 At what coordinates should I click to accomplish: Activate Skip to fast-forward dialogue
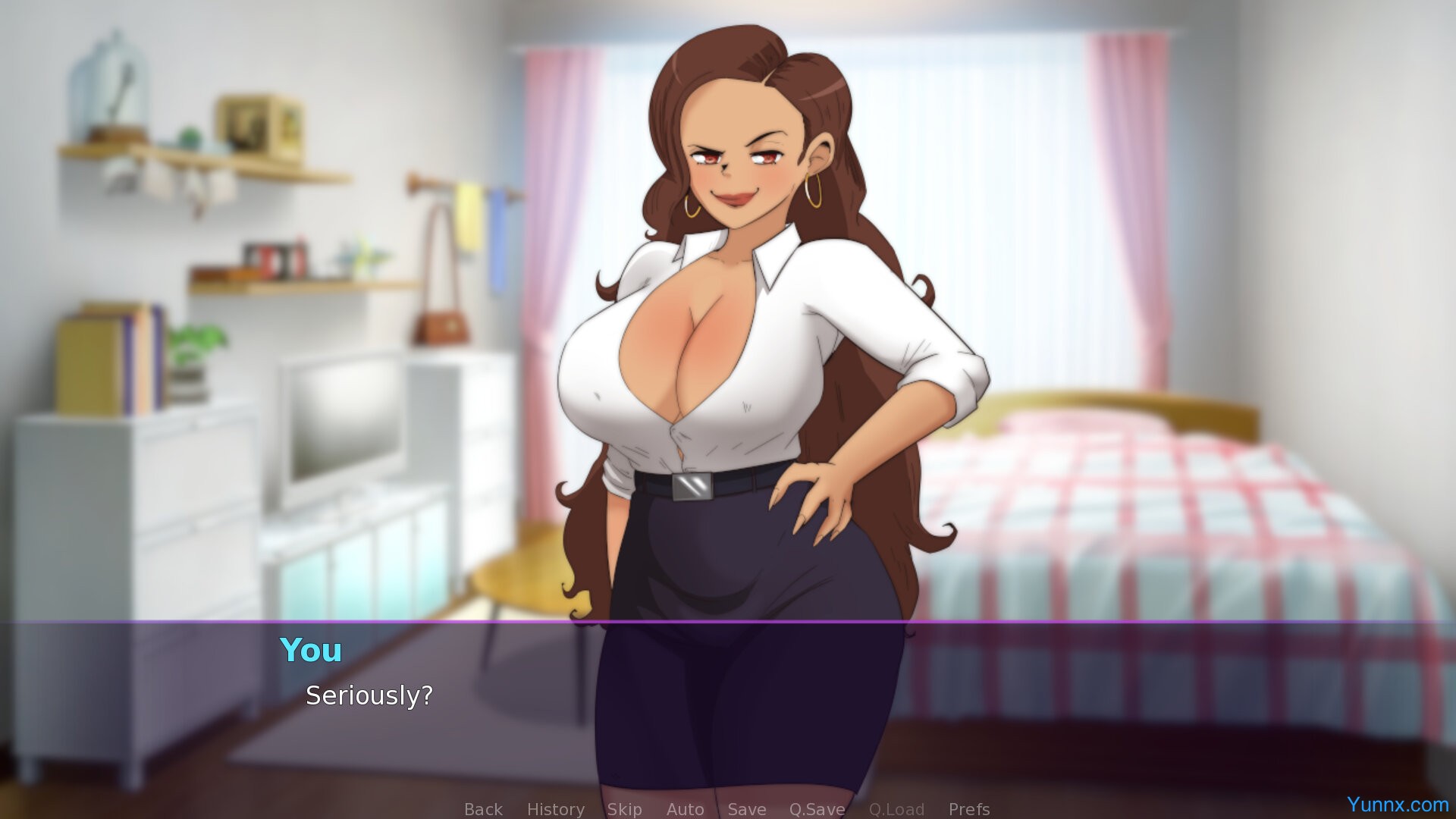[624, 809]
